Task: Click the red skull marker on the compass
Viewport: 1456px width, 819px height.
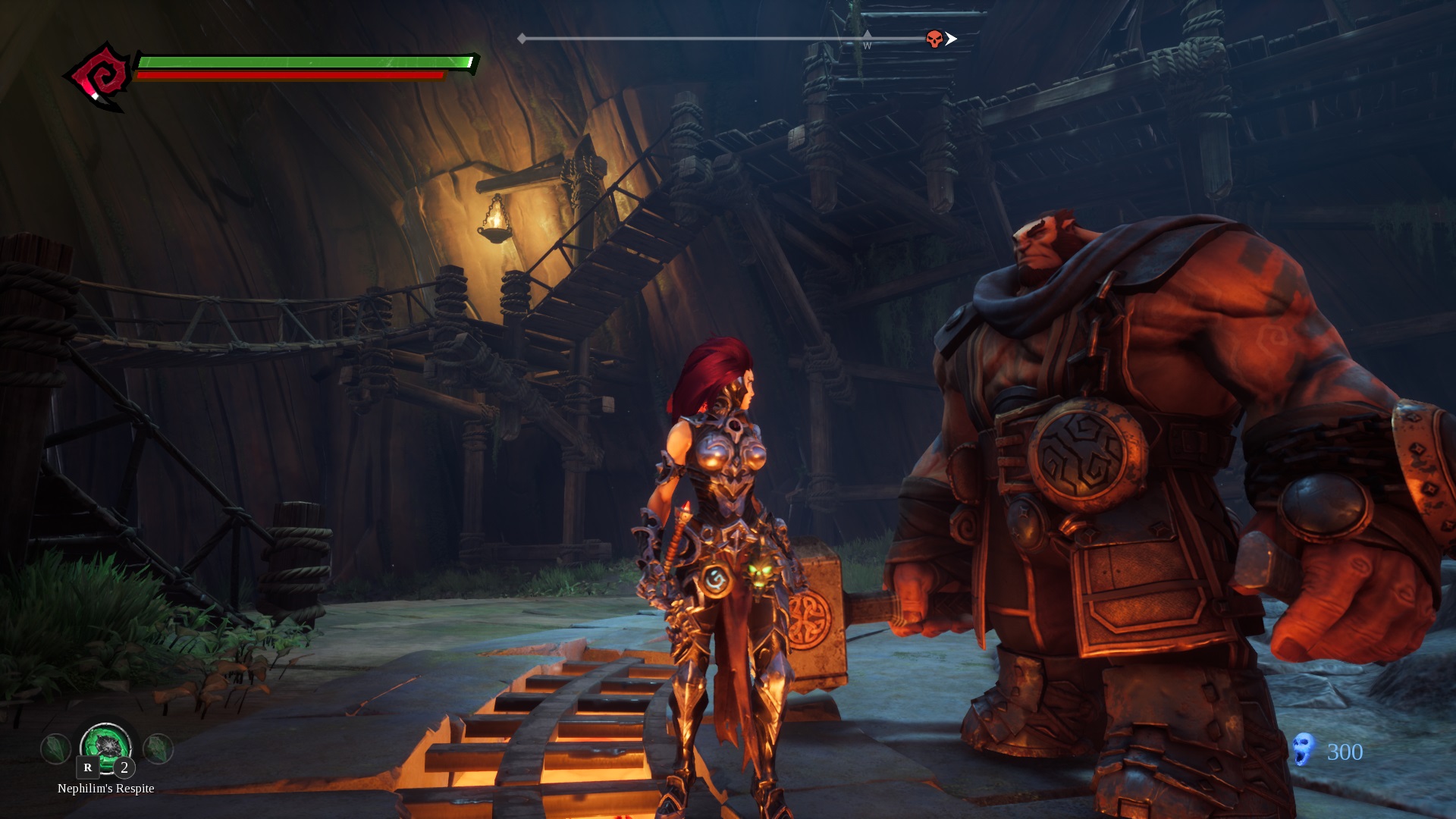Action: [934, 39]
